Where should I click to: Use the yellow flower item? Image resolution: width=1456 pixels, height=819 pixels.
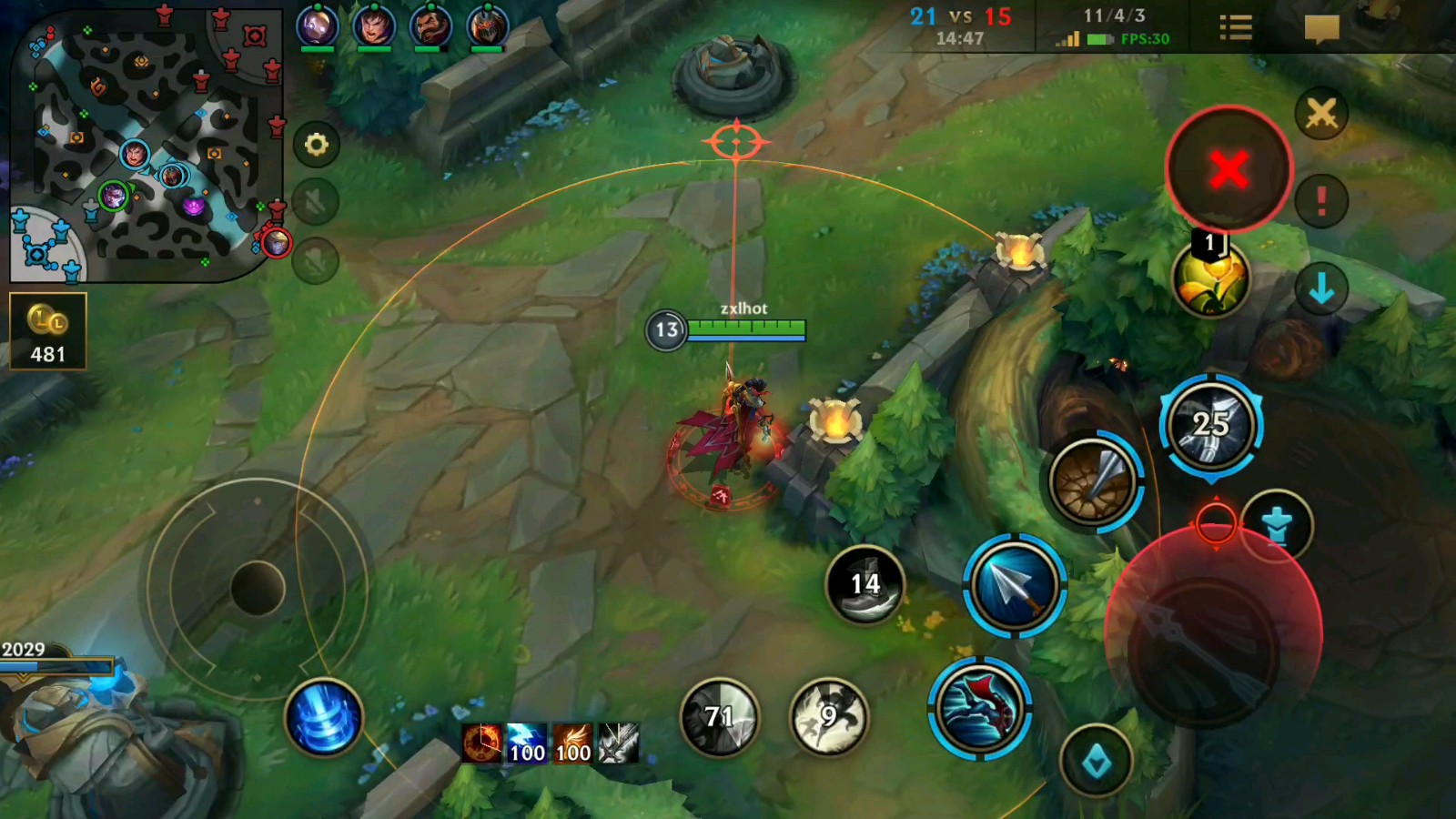tap(1210, 279)
